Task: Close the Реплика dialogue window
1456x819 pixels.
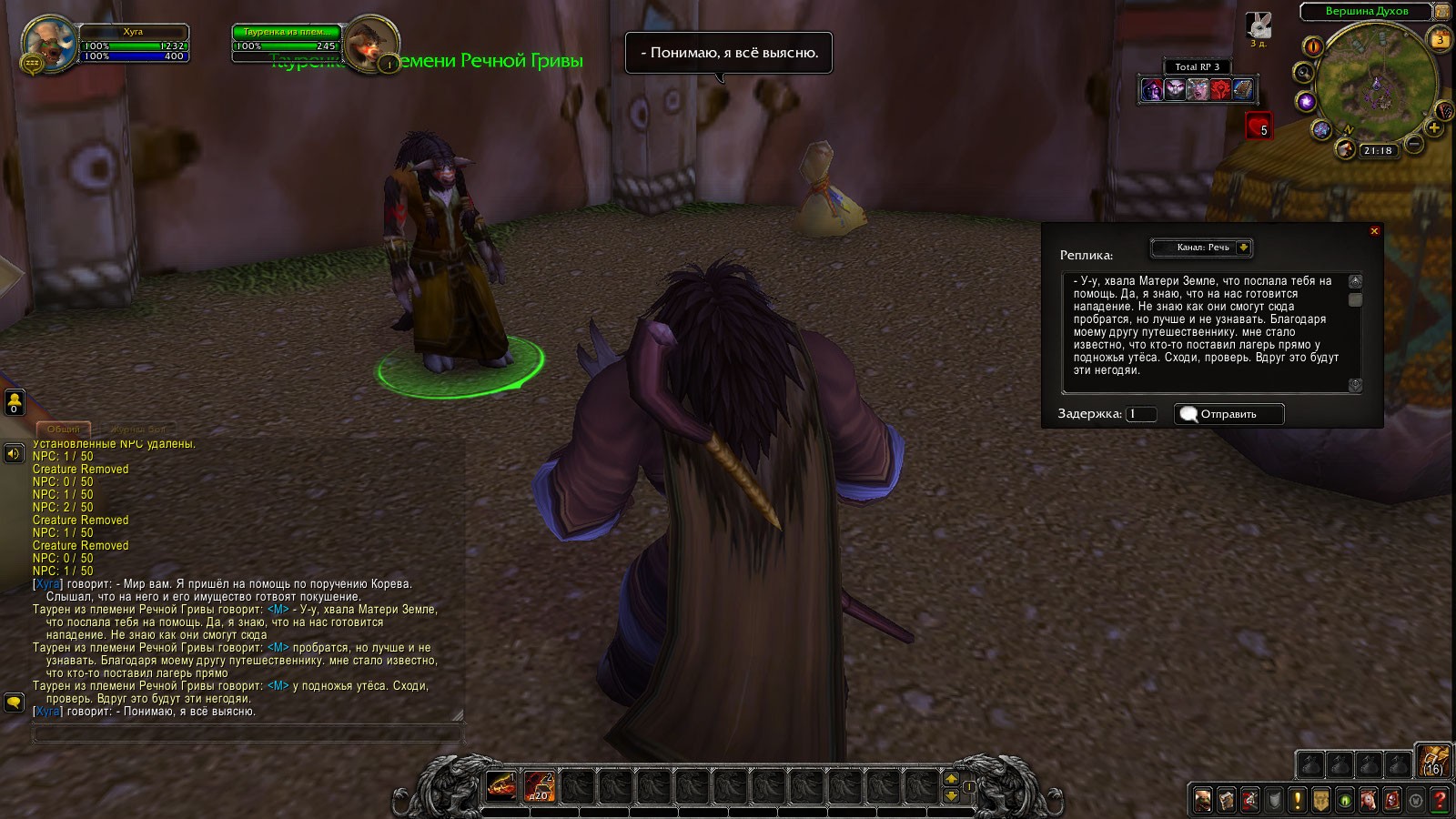Action: pyautogui.click(x=1374, y=231)
